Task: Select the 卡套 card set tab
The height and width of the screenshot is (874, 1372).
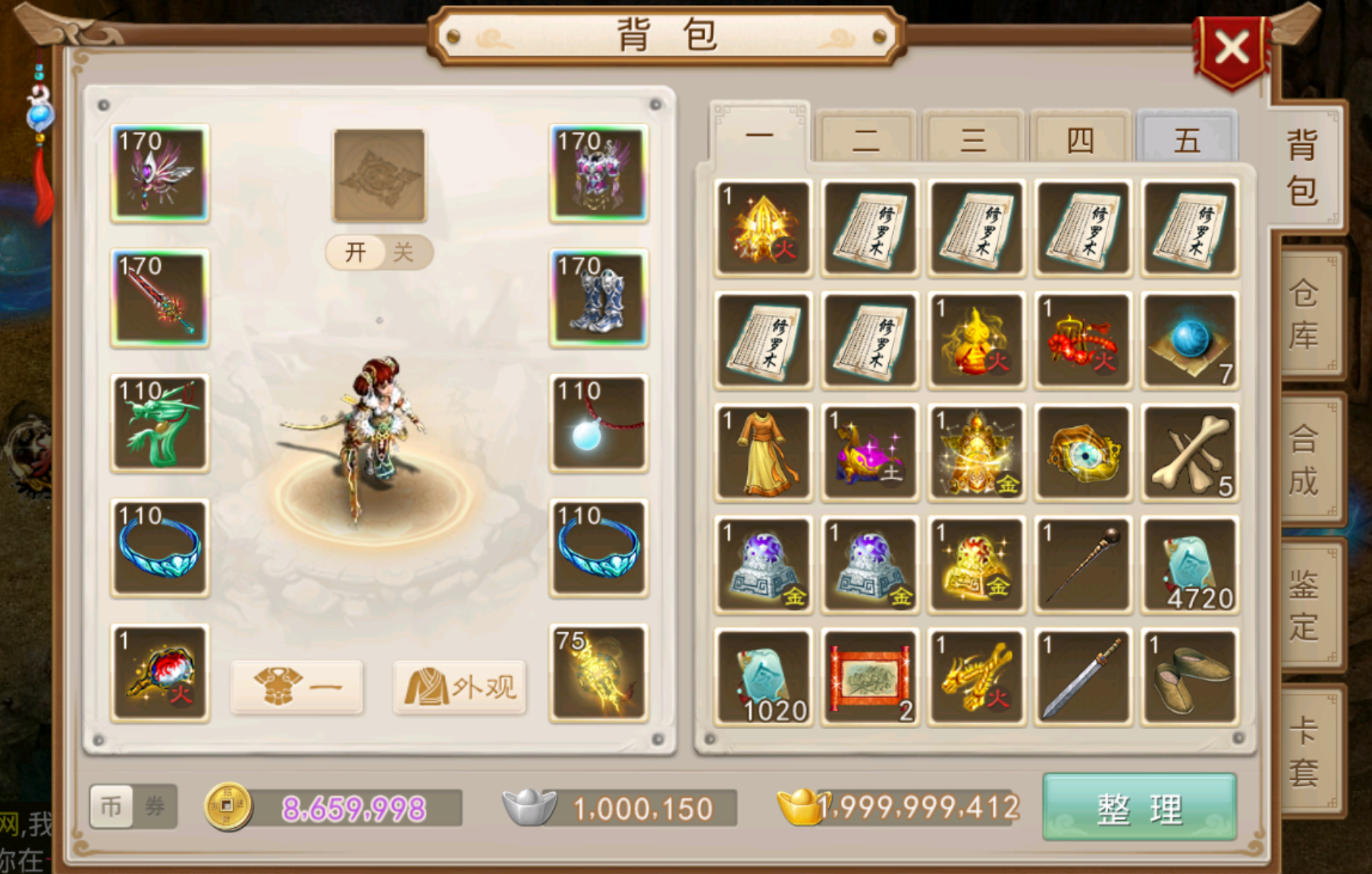Action: [1304, 751]
